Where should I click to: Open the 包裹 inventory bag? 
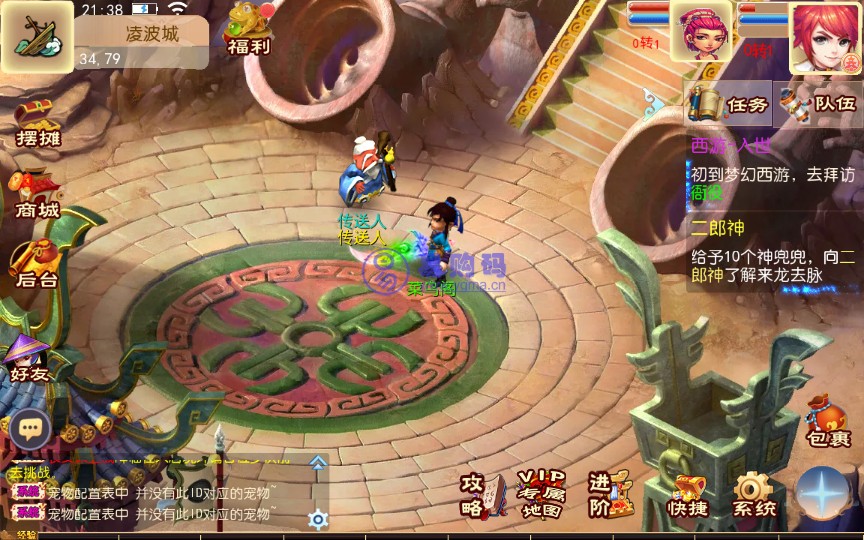pyautogui.click(x=827, y=421)
